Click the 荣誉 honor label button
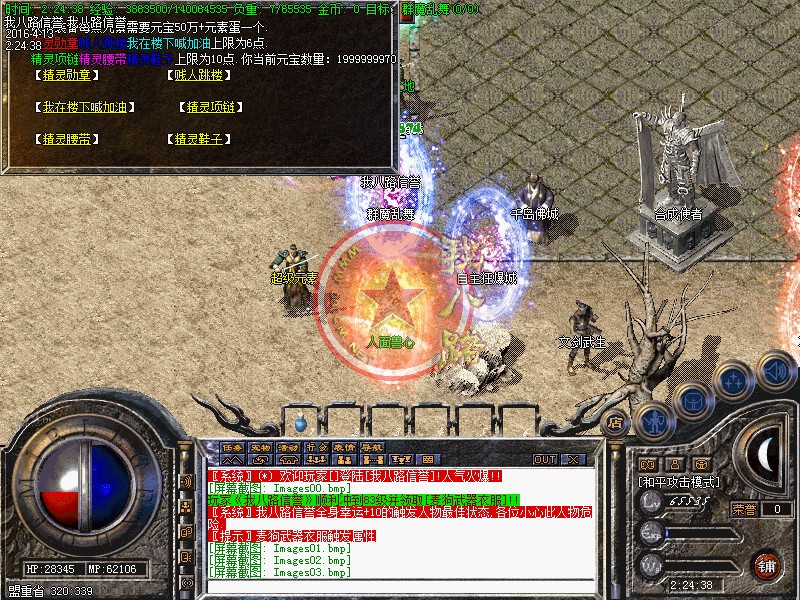The height and width of the screenshot is (600, 800). pyautogui.click(x=745, y=509)
